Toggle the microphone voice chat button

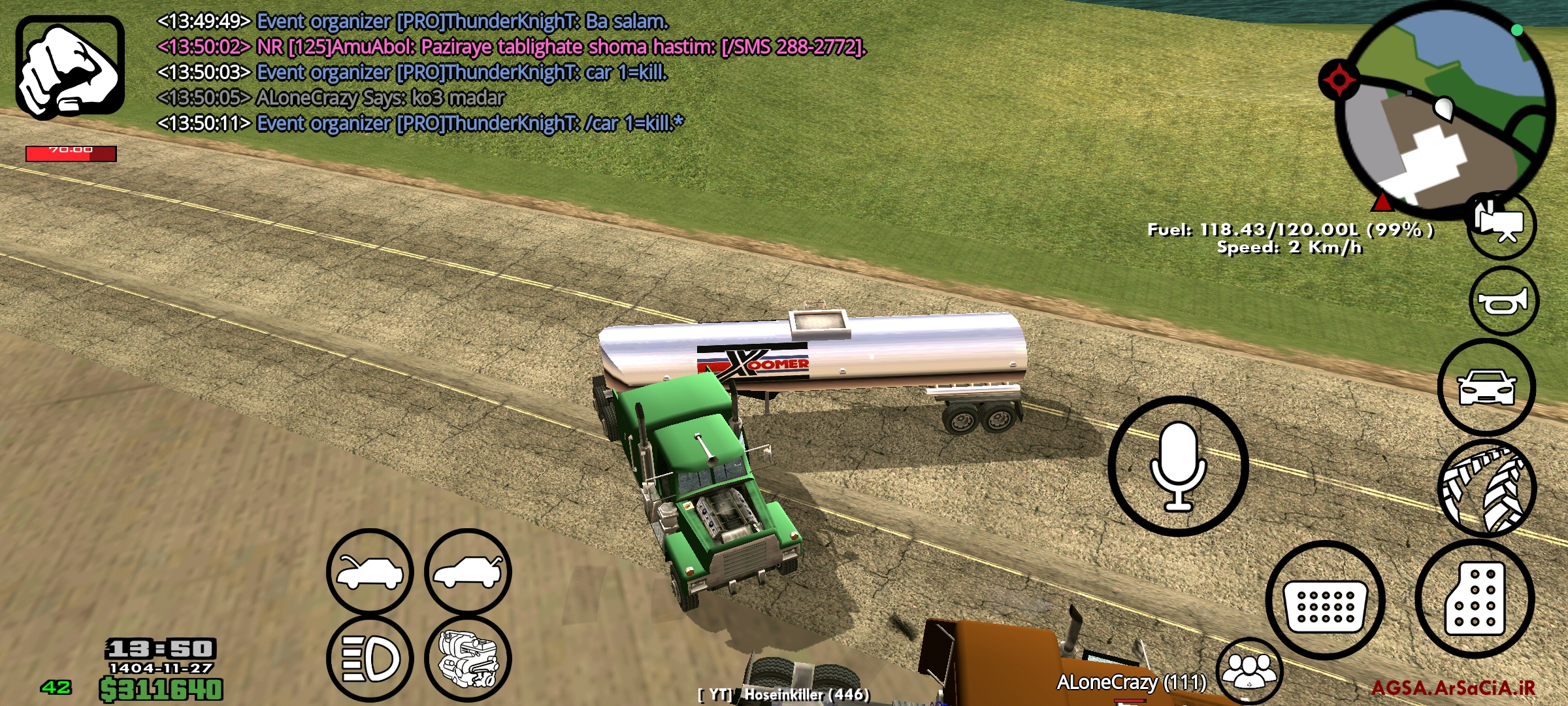tap(1178, 466)
